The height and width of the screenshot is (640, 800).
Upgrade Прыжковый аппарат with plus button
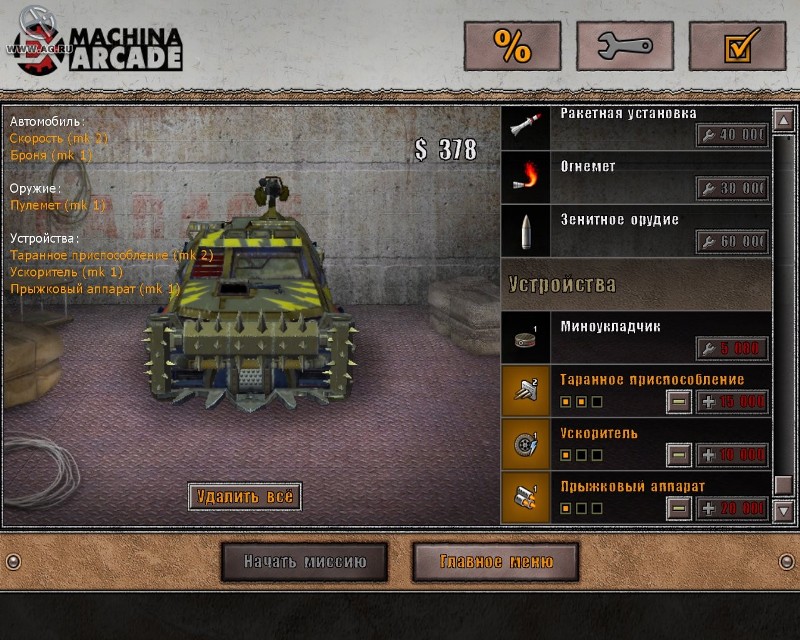click(x=732, y=508)
